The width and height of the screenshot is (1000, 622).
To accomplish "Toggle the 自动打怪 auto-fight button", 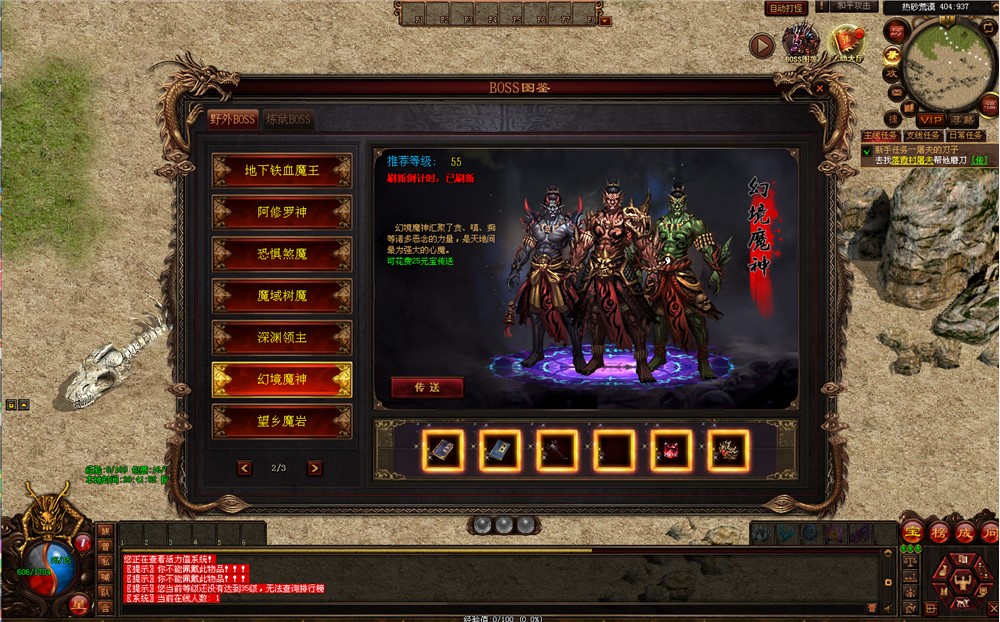I will click(786, 8).
